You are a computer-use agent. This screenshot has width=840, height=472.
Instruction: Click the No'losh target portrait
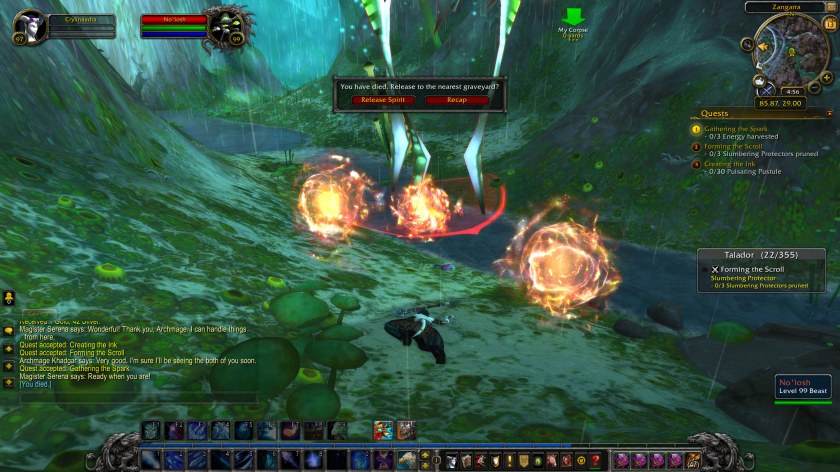[x=227, y=25]
